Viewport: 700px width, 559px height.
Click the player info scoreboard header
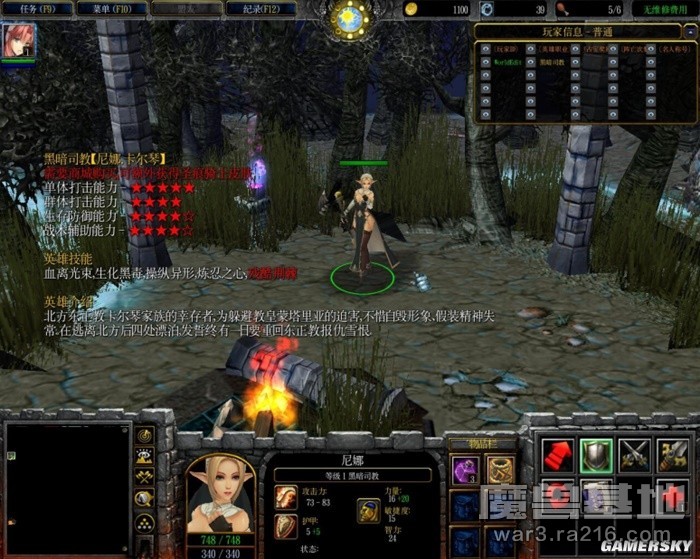[583, 30]
